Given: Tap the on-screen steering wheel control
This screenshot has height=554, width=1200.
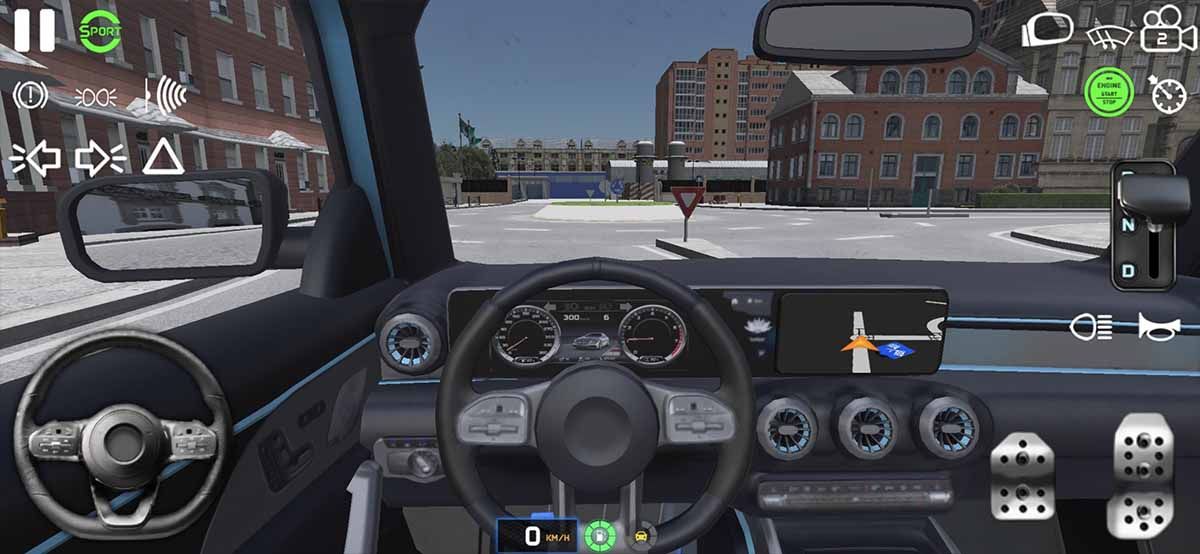Looking at the screenshot, I should click(122, 440).
